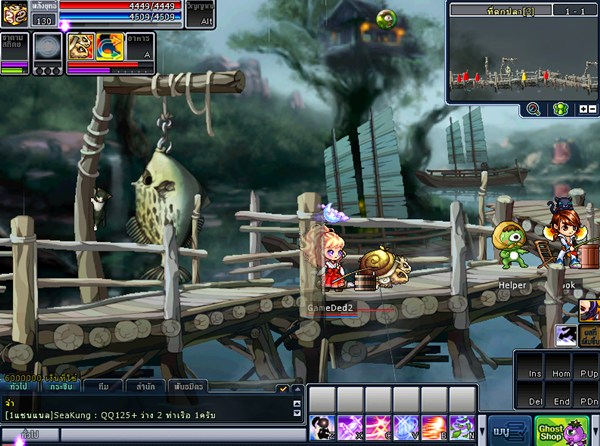Cast the skill in hotkey slot V
The image size is (600, 446).
(x=406, y=428)
